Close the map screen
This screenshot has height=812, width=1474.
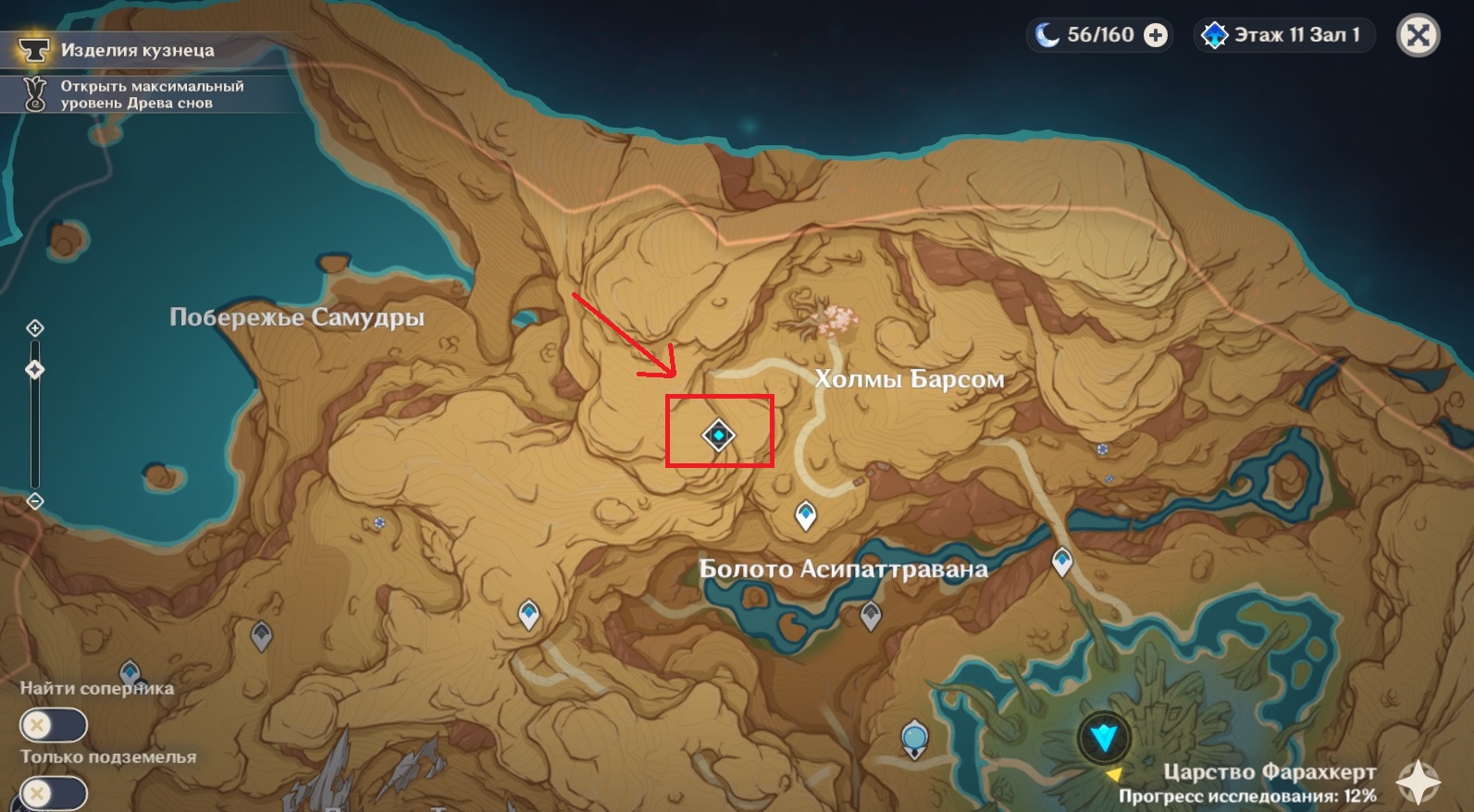click(x=1418, y=36)
